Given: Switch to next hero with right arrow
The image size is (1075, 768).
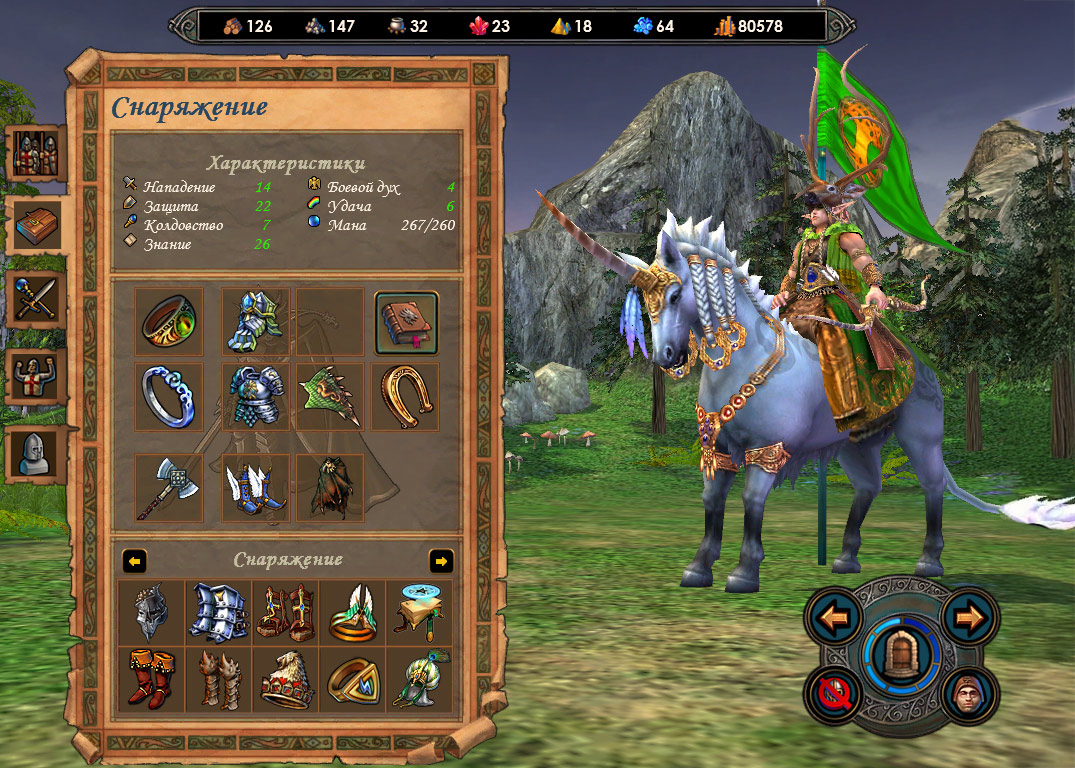Looking at the screenshot, I should [x=969, y=617].
